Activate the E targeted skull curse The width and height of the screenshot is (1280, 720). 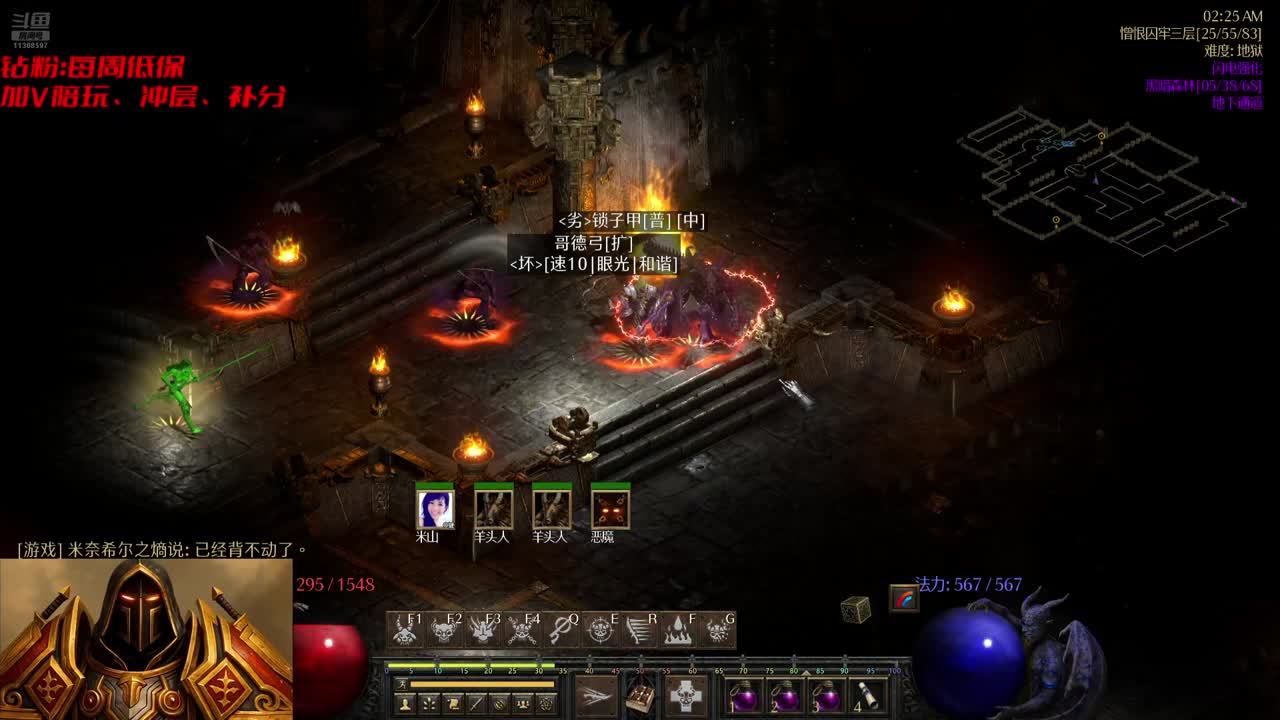point(600,630)
